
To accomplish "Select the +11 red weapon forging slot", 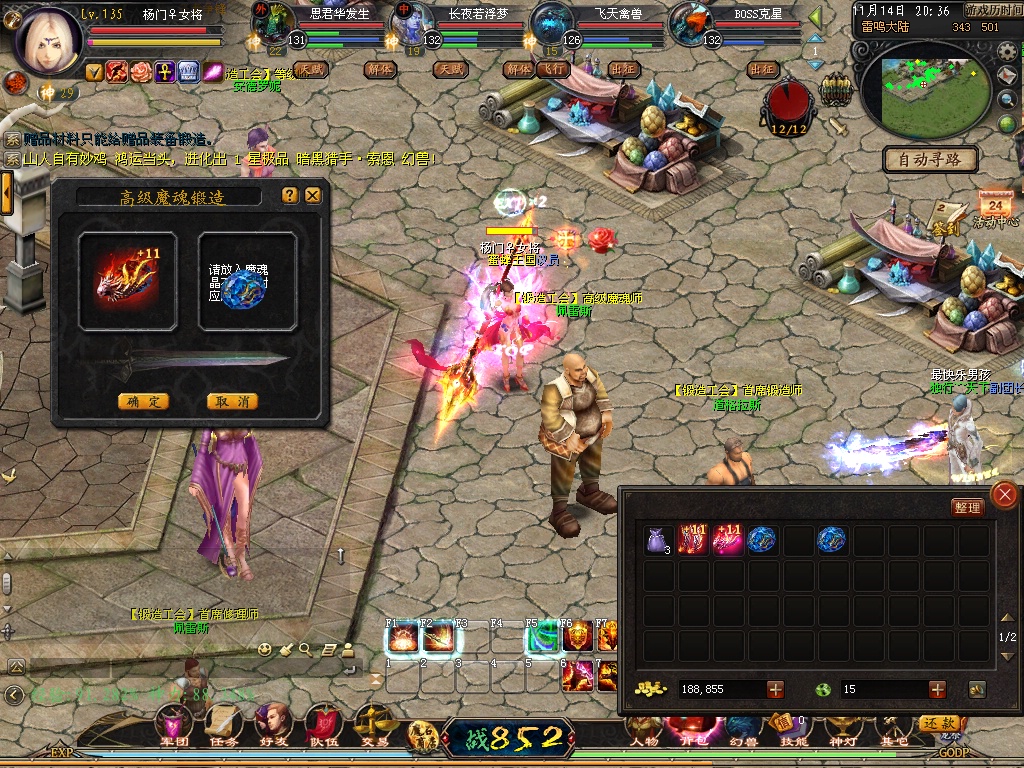I will point(127,281).
